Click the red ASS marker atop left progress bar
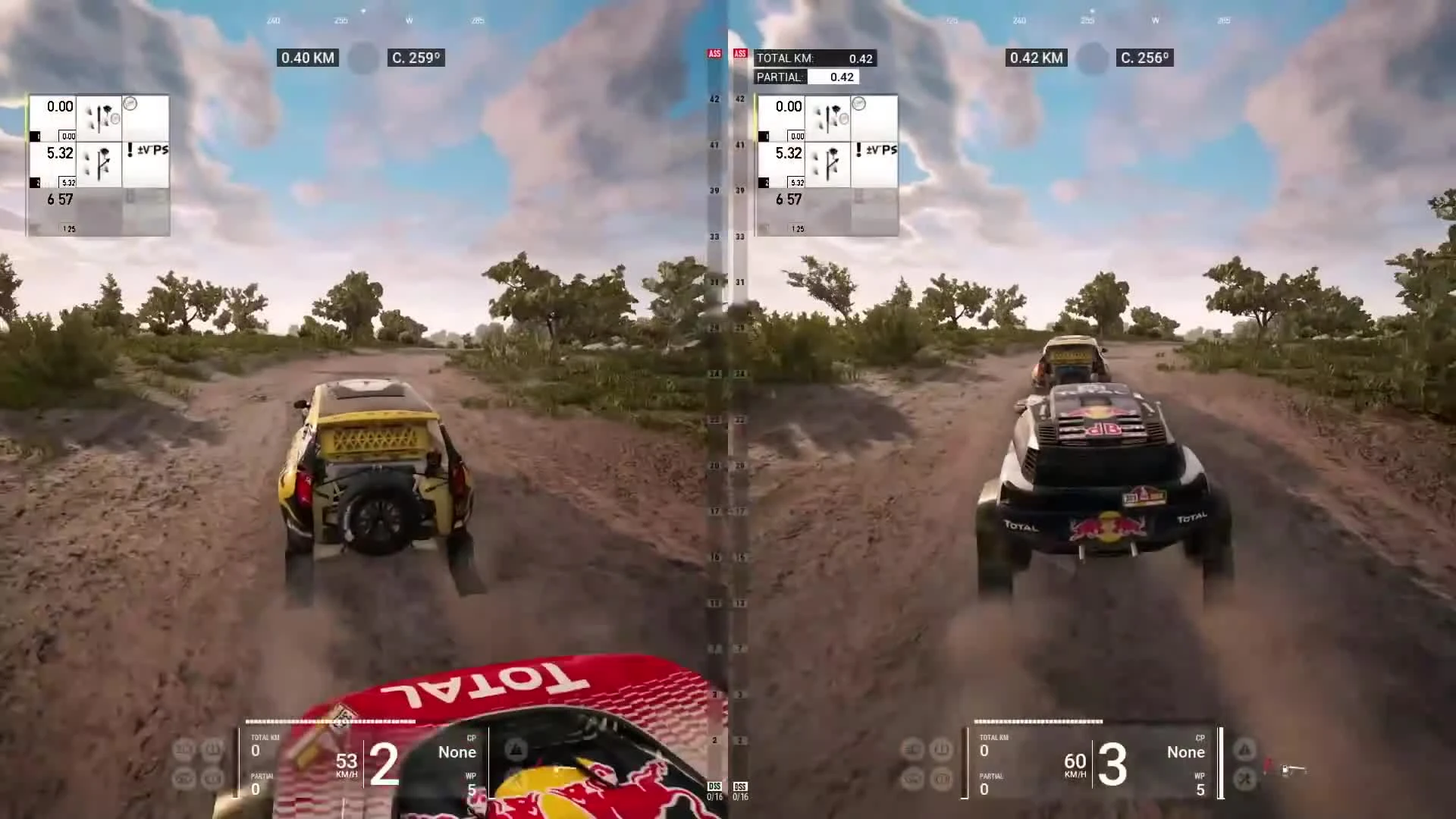The width and height of the screenshot is (1456, 819). (x=714, y=53)
